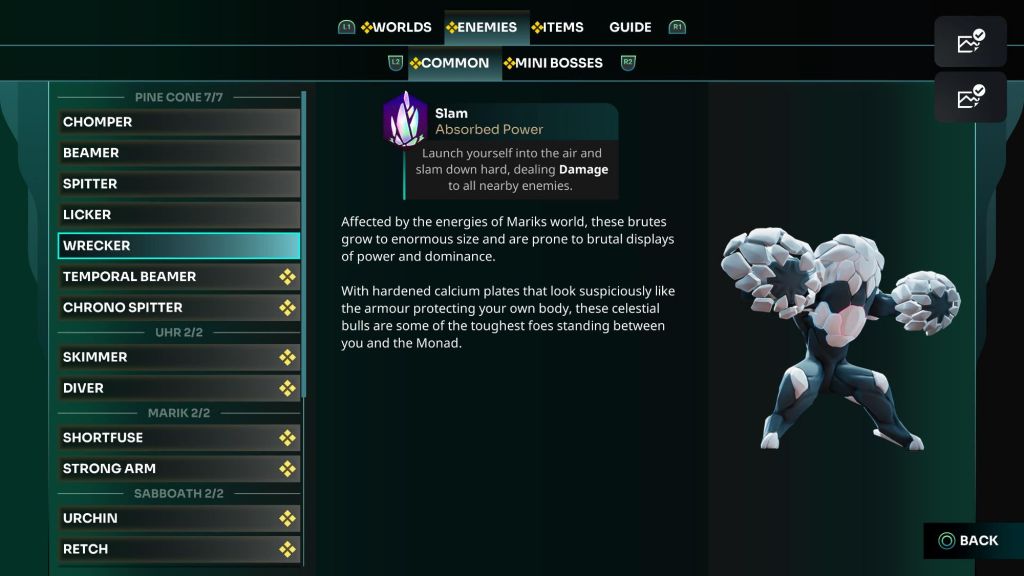Choose Temporal Beamer from the list
1024x576 pixels.
pyautogui.click(x=179, y=277)
